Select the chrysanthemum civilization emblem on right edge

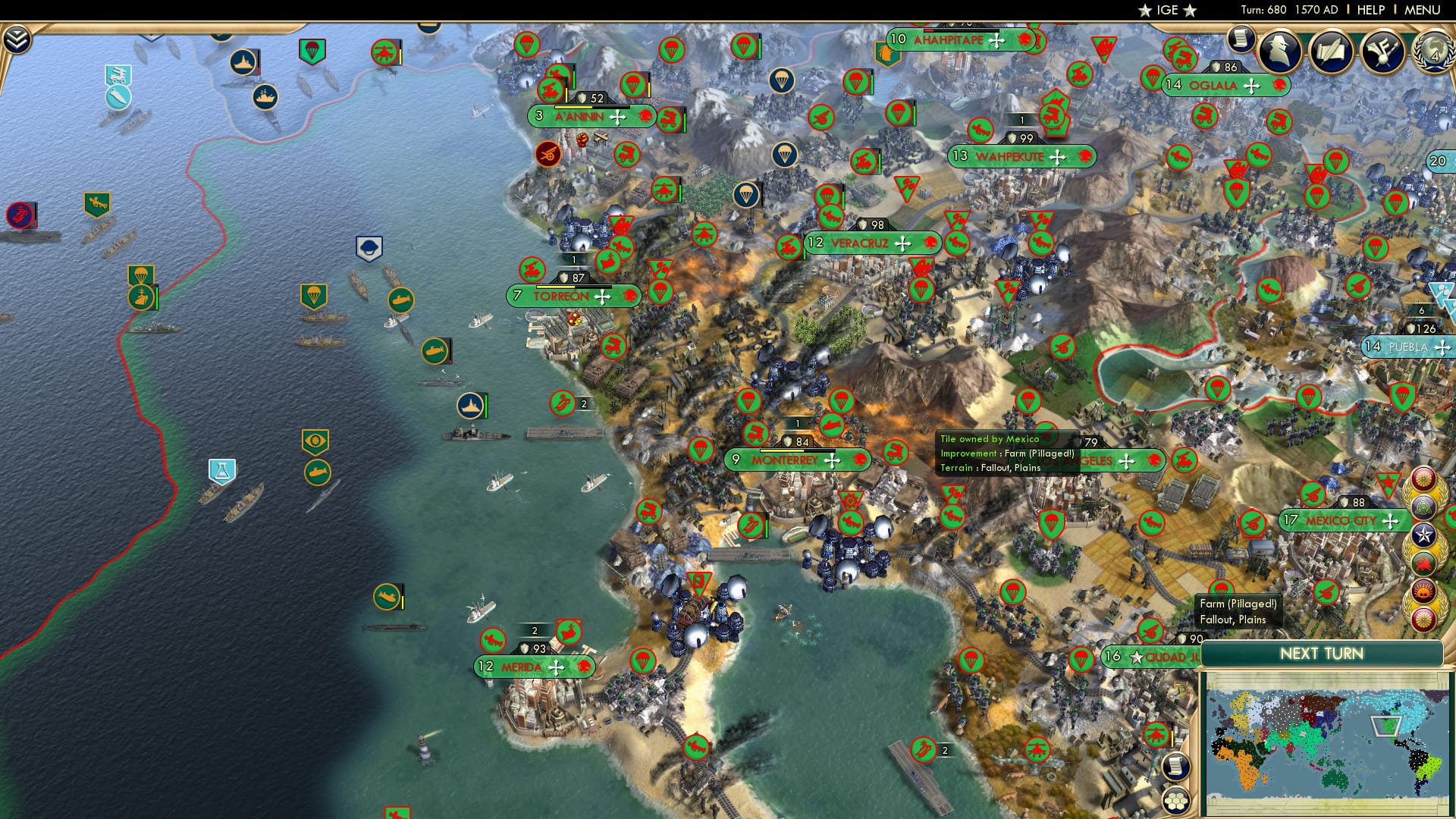click(x=1424, y=479)
